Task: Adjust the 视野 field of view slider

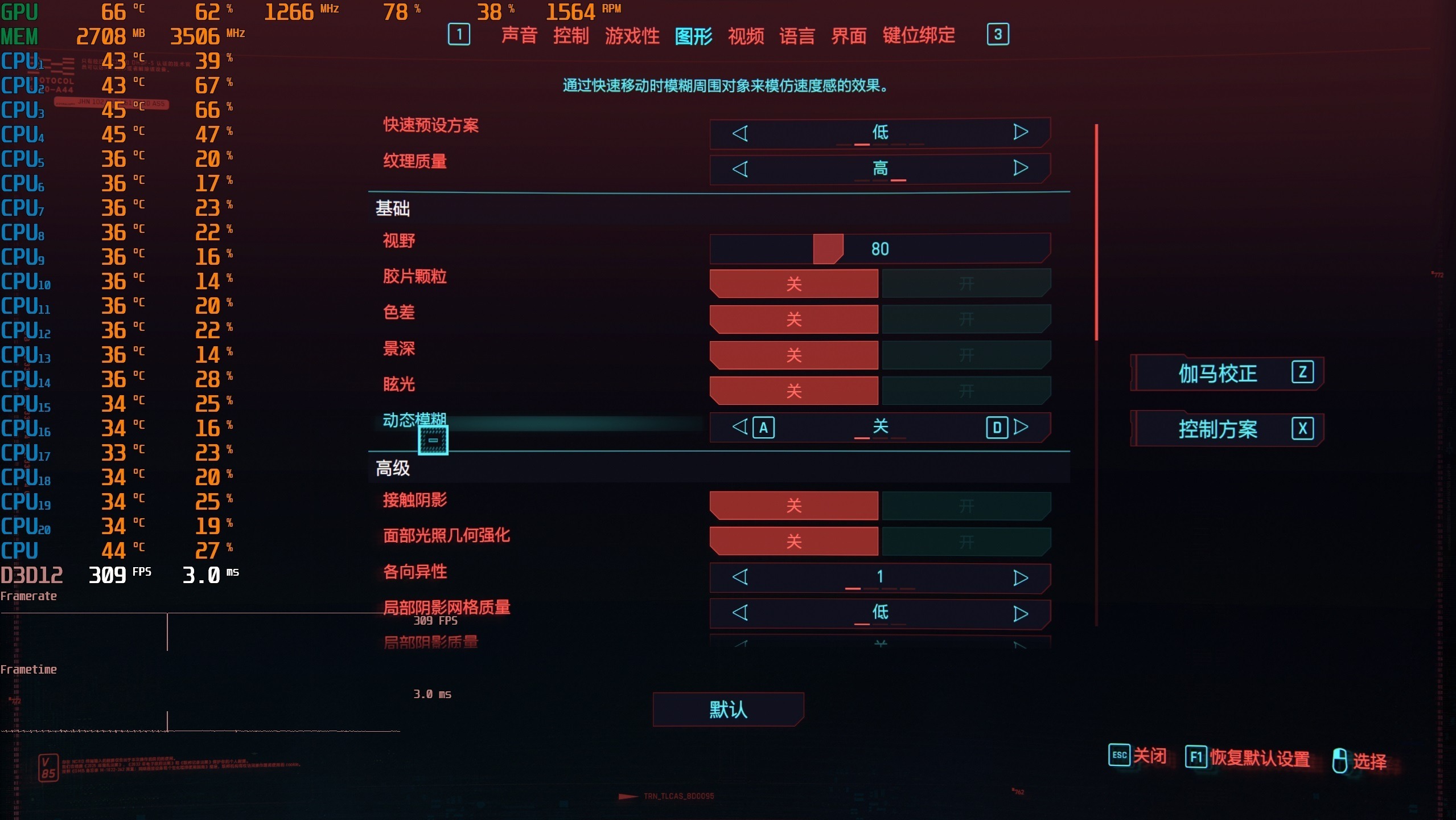Action: [x=828, y=247]
